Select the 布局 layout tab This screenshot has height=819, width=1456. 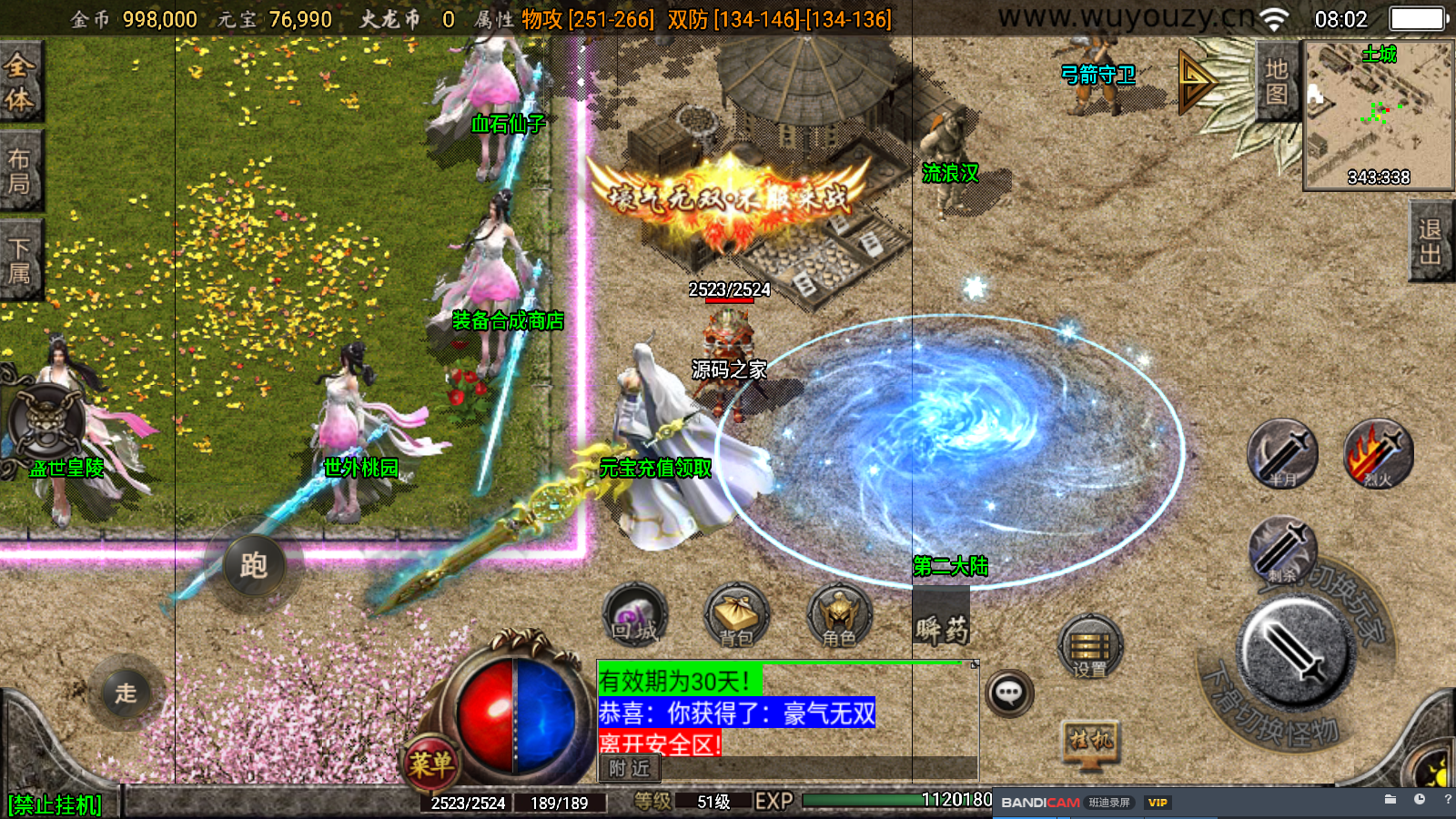click(x=20, y=171)
